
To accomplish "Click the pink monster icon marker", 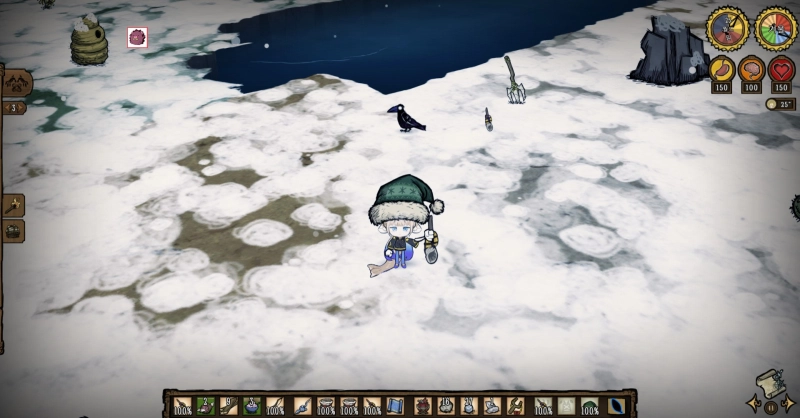I will point(137,38).
